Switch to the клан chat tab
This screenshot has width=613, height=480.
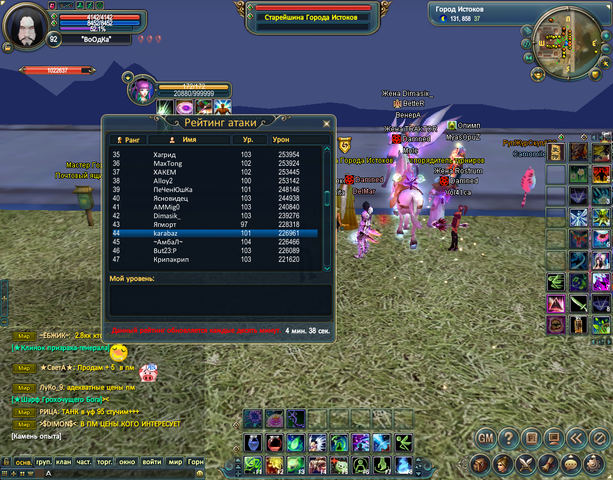(x=65, y=463)
